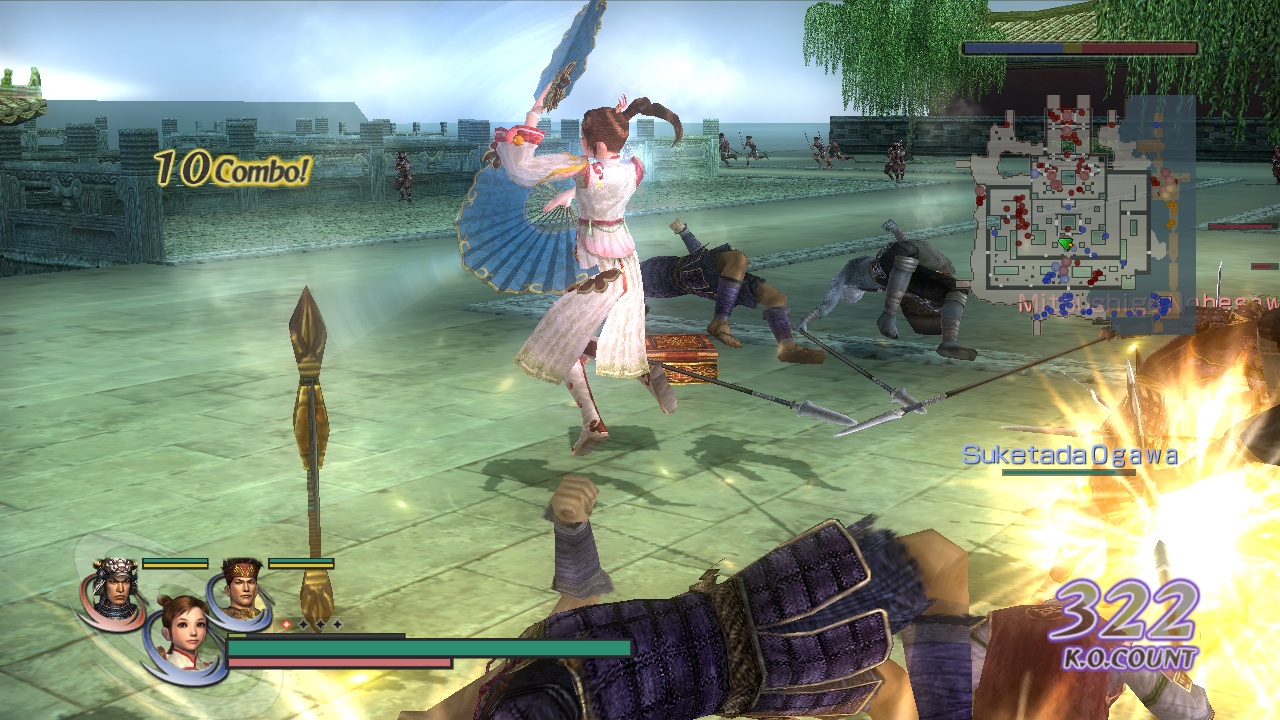Toggle the first star icon above the Musou gauge
The height and width of the screenshot is (720, 1280).
point(303,623)
